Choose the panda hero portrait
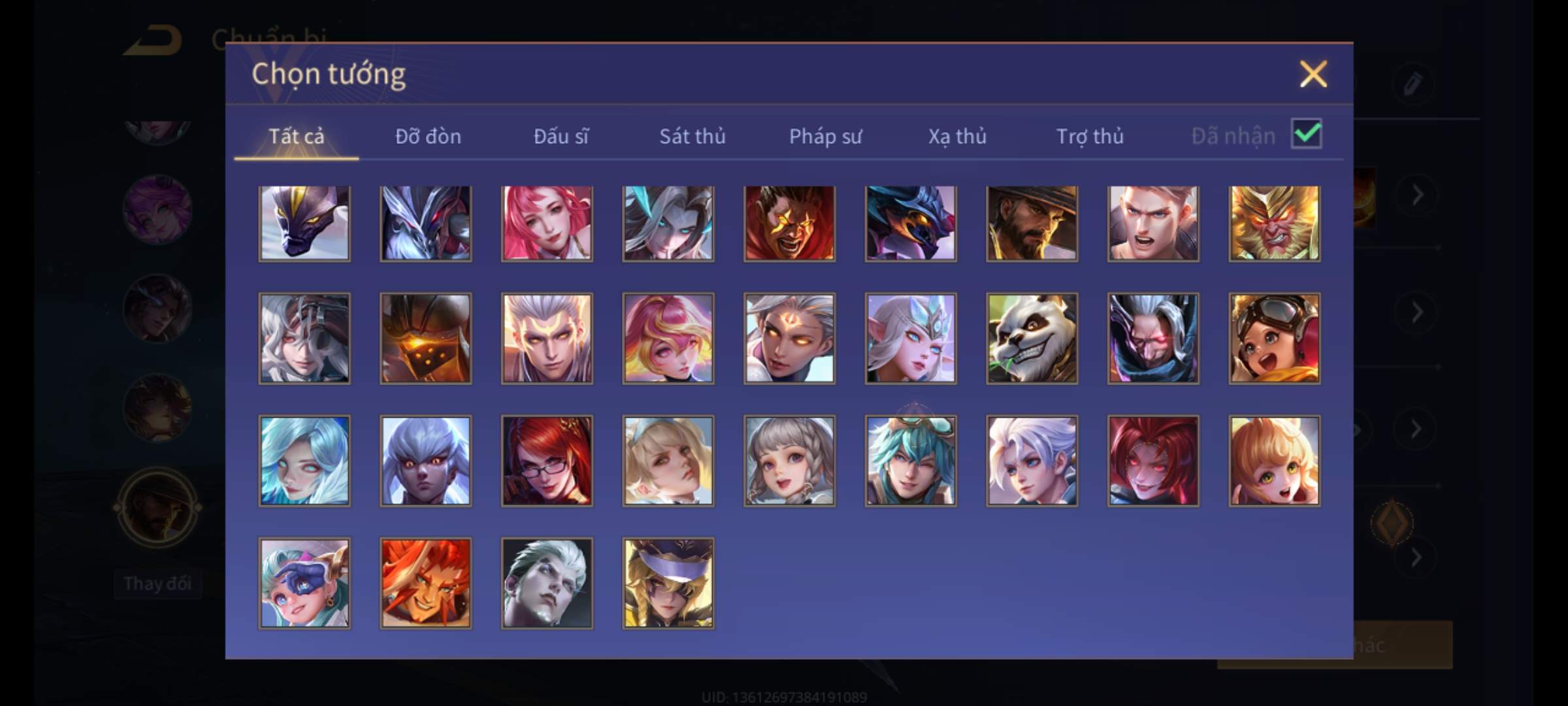This screenshot has height=706, width=1568. (1032, 338)
